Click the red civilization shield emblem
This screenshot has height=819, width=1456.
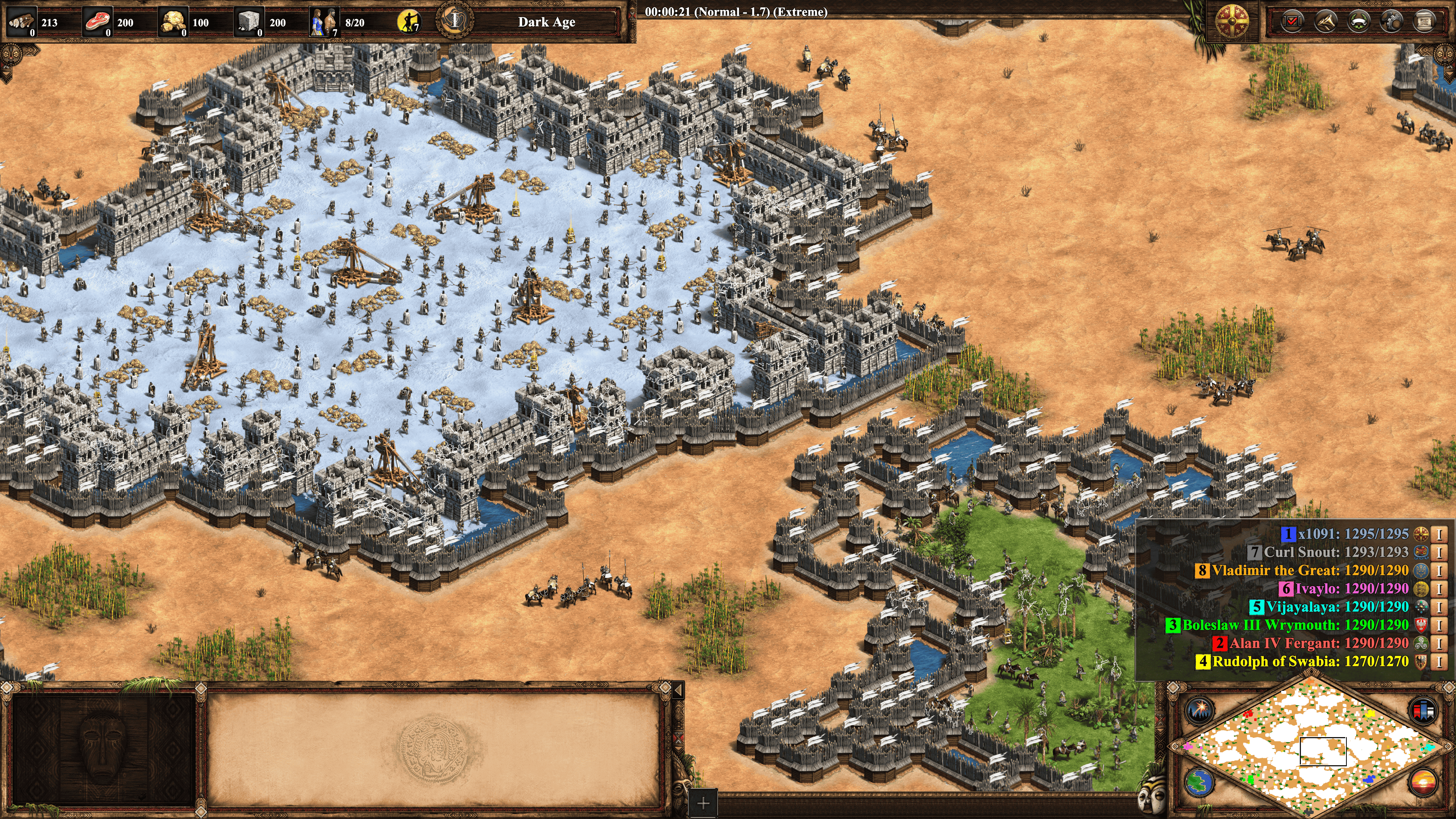(1232, 22)
